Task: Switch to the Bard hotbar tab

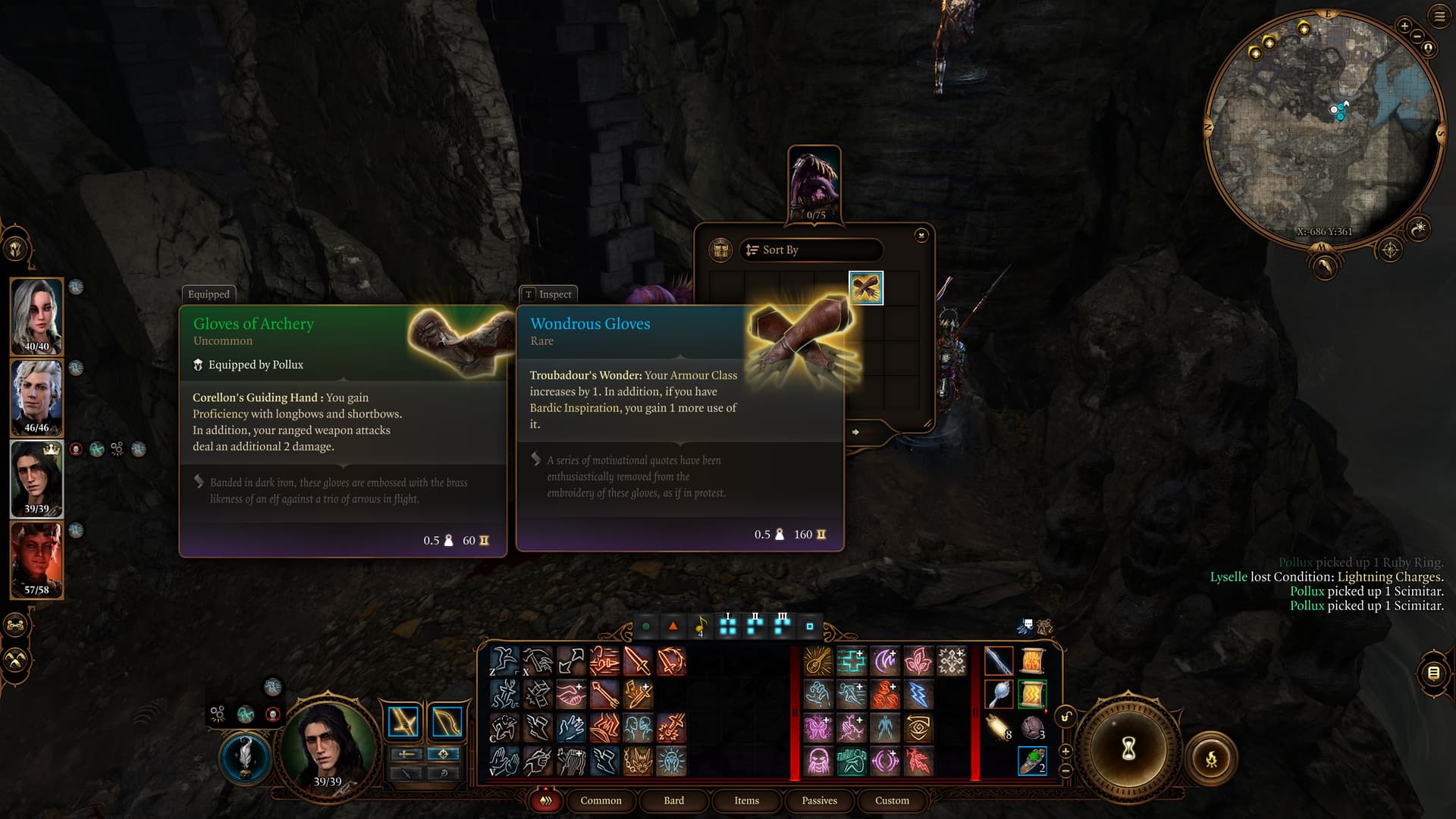Action: point(673,801)
